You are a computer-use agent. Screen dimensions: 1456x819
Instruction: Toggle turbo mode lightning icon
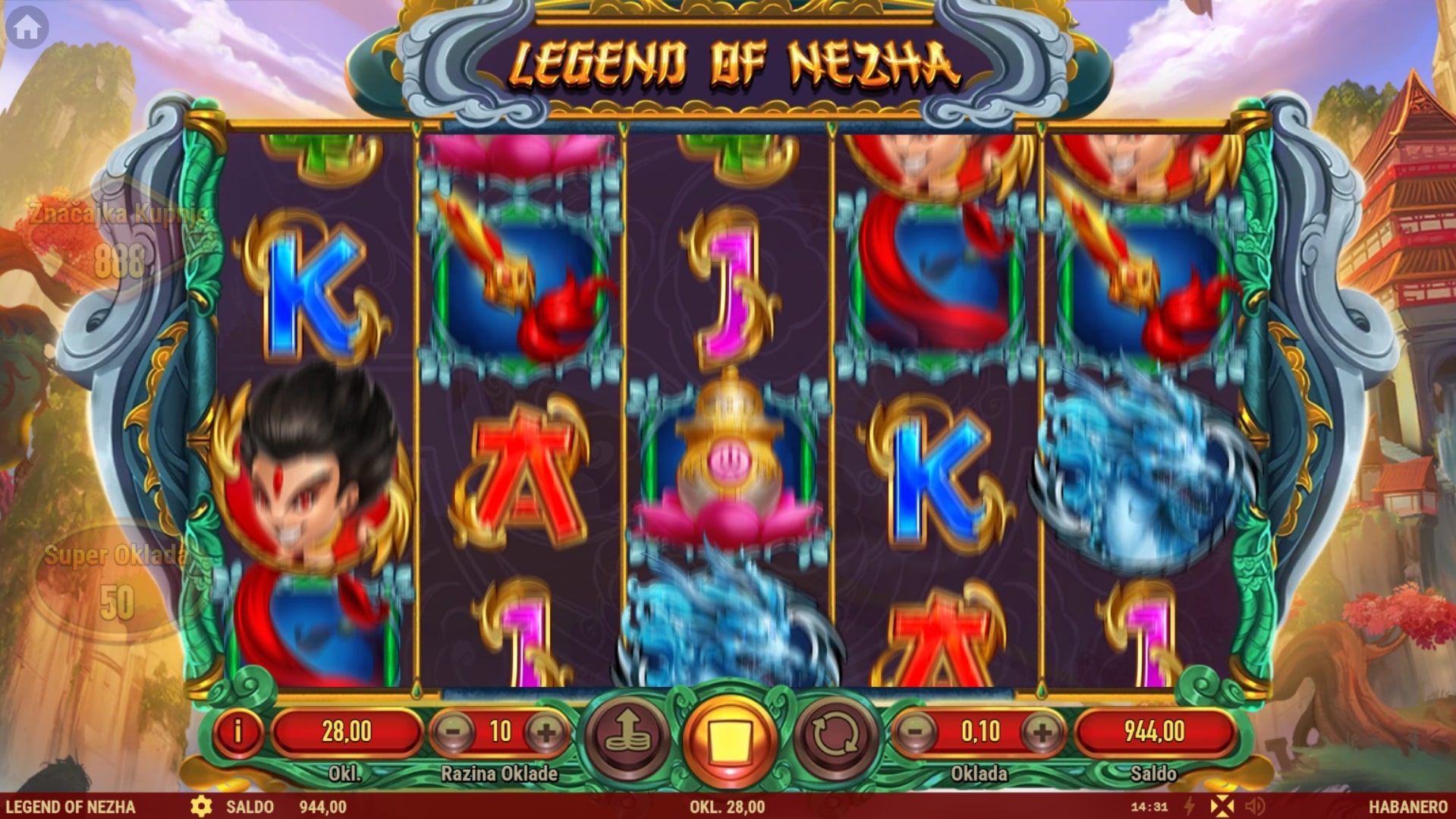coord(1190,806)
